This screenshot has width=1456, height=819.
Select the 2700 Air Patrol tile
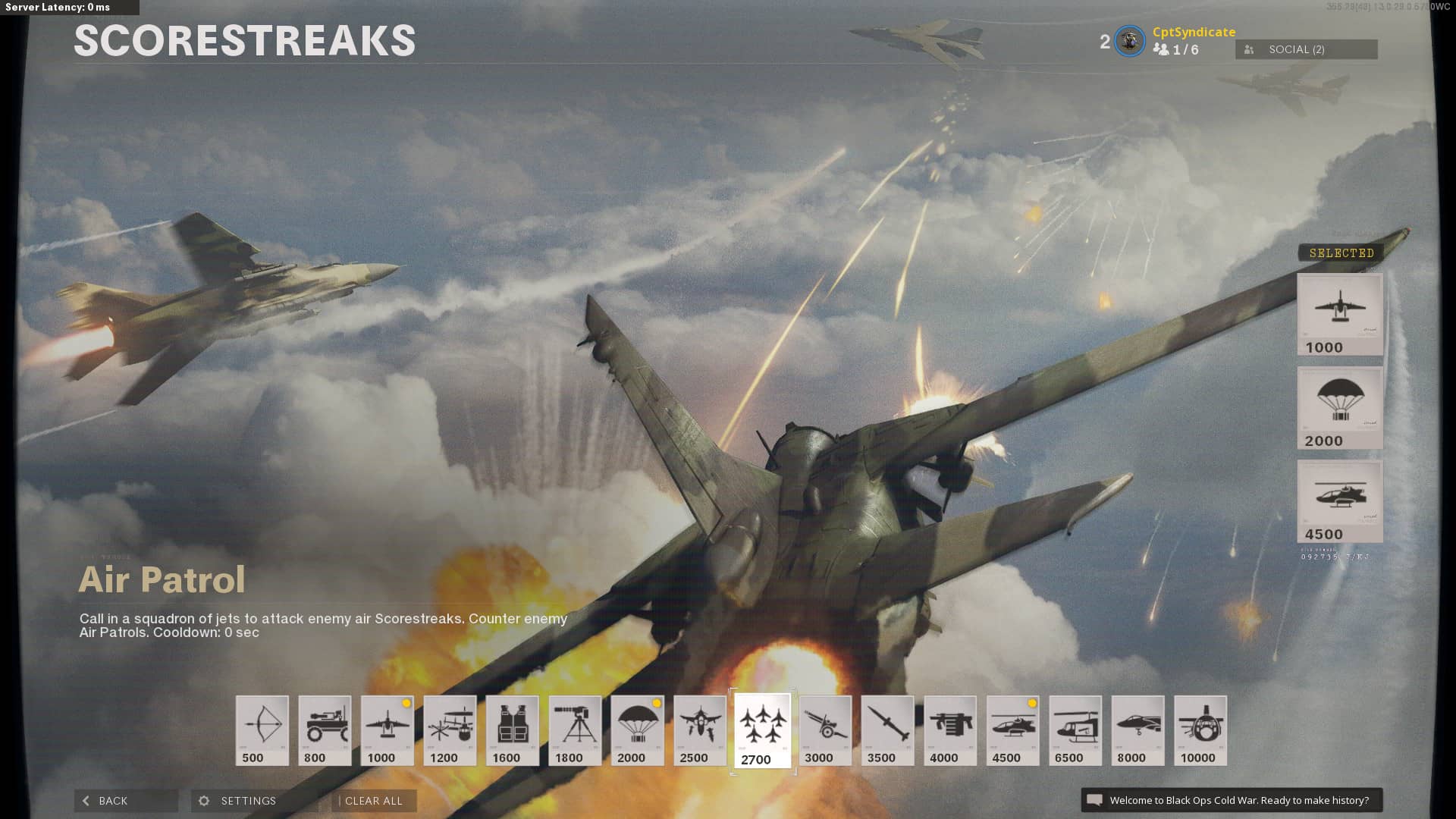click(762, 731)
